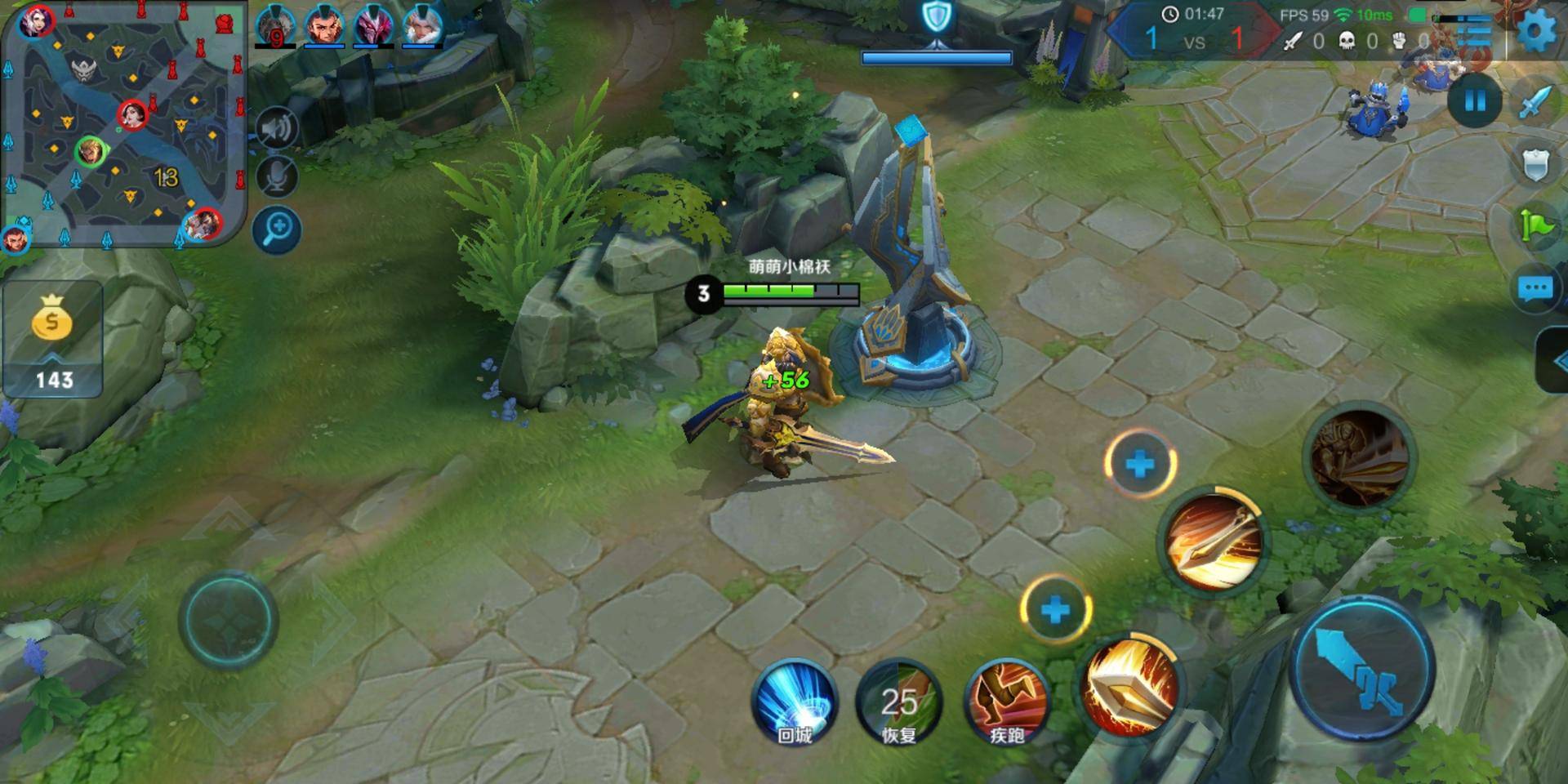Toggle the microphone voice chat button
1568x784 pixels.
point(277,178)
